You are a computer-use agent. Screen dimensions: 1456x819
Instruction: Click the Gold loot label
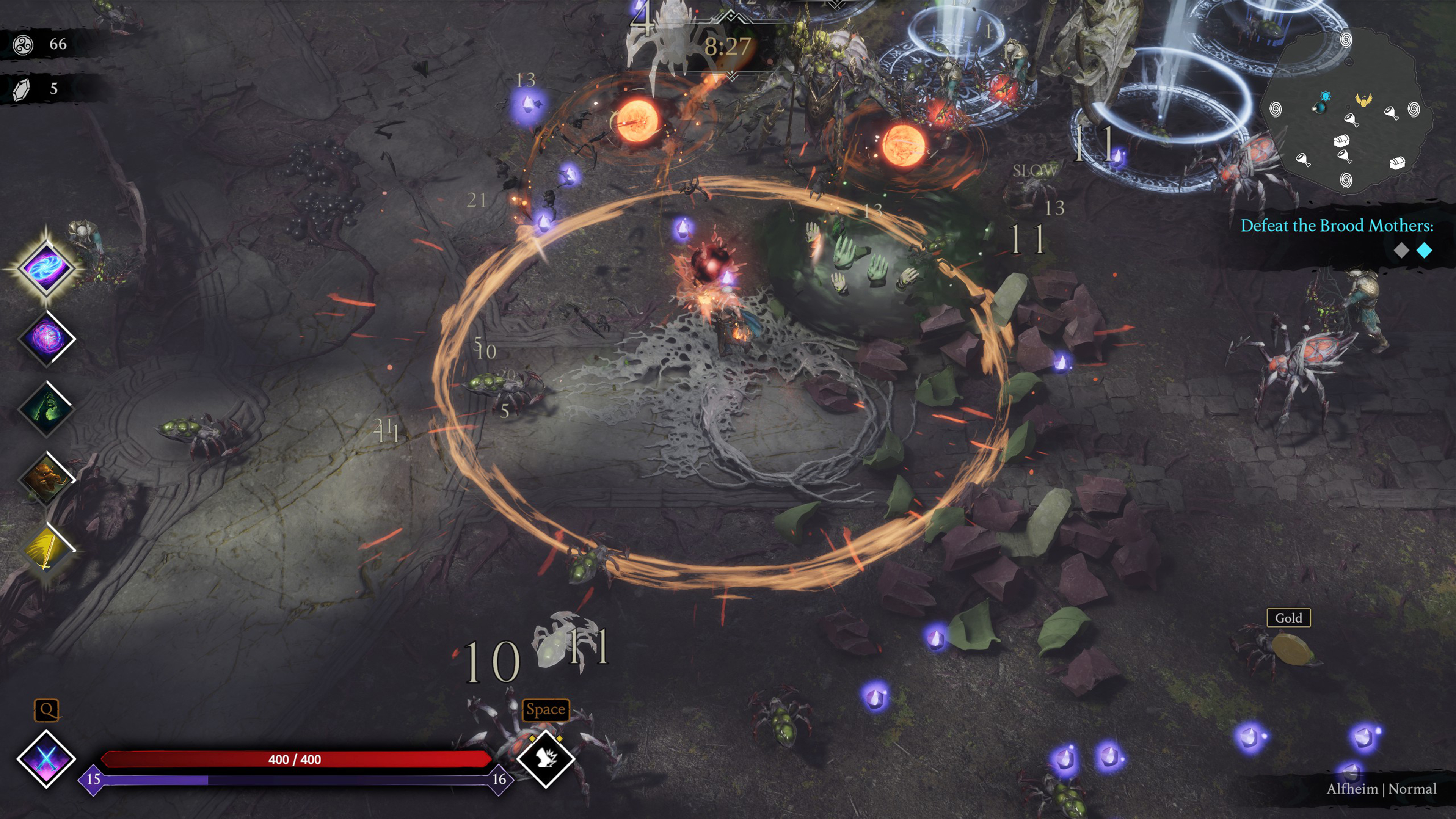coord(1288,618)
